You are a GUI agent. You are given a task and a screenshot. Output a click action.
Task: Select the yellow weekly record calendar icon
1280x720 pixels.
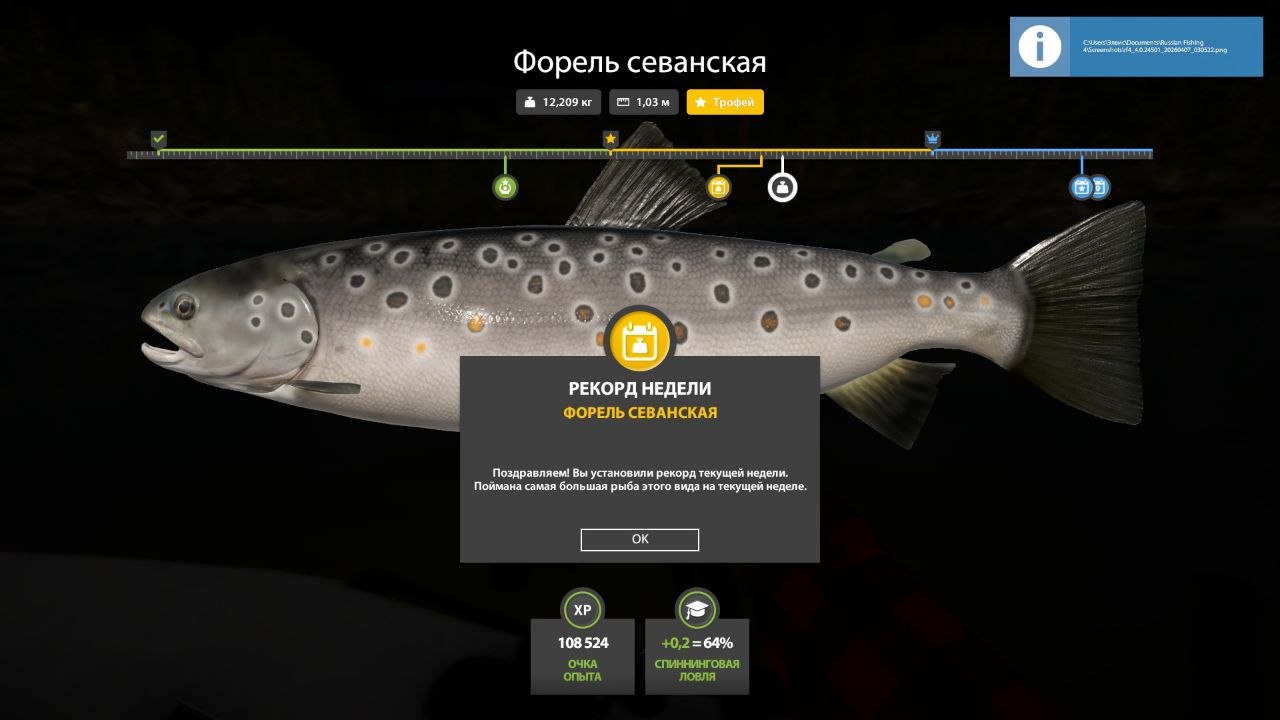tap(719, 186)
